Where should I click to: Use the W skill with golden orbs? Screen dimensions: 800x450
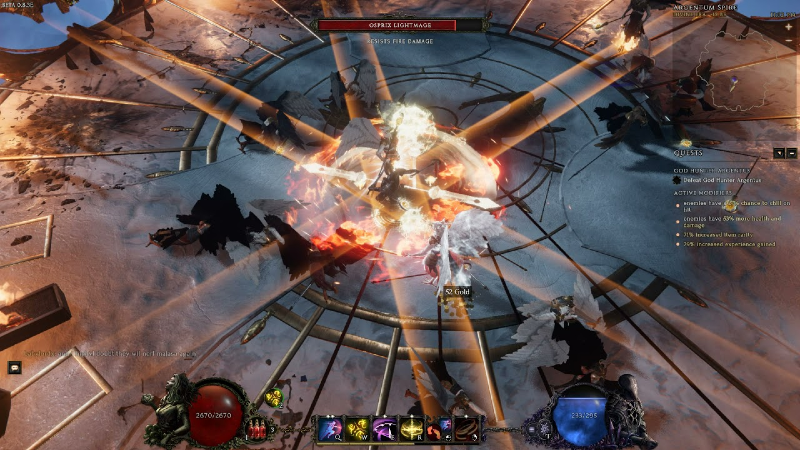[357, 429]
